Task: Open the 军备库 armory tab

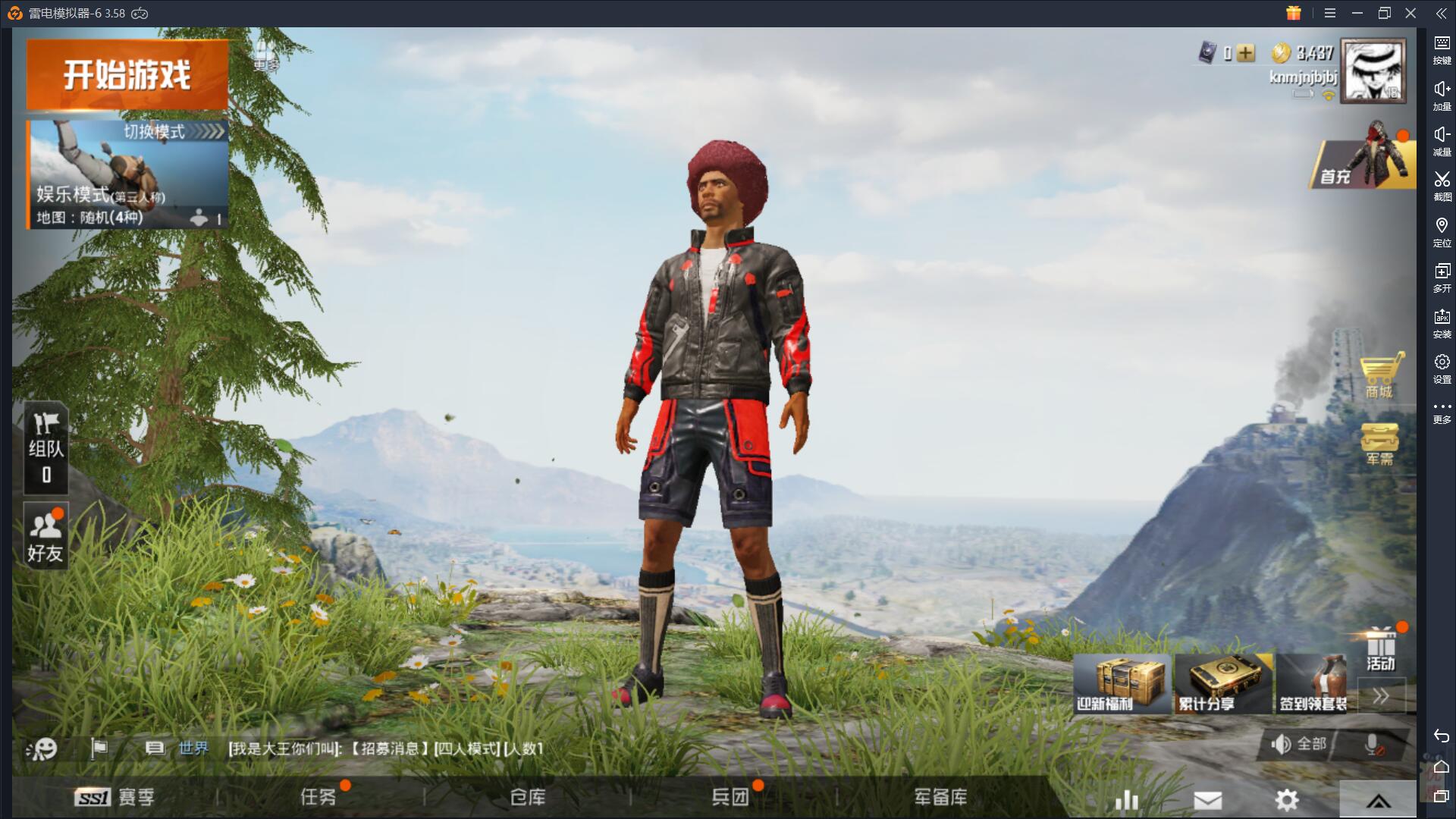Action: tap(940, 797)
